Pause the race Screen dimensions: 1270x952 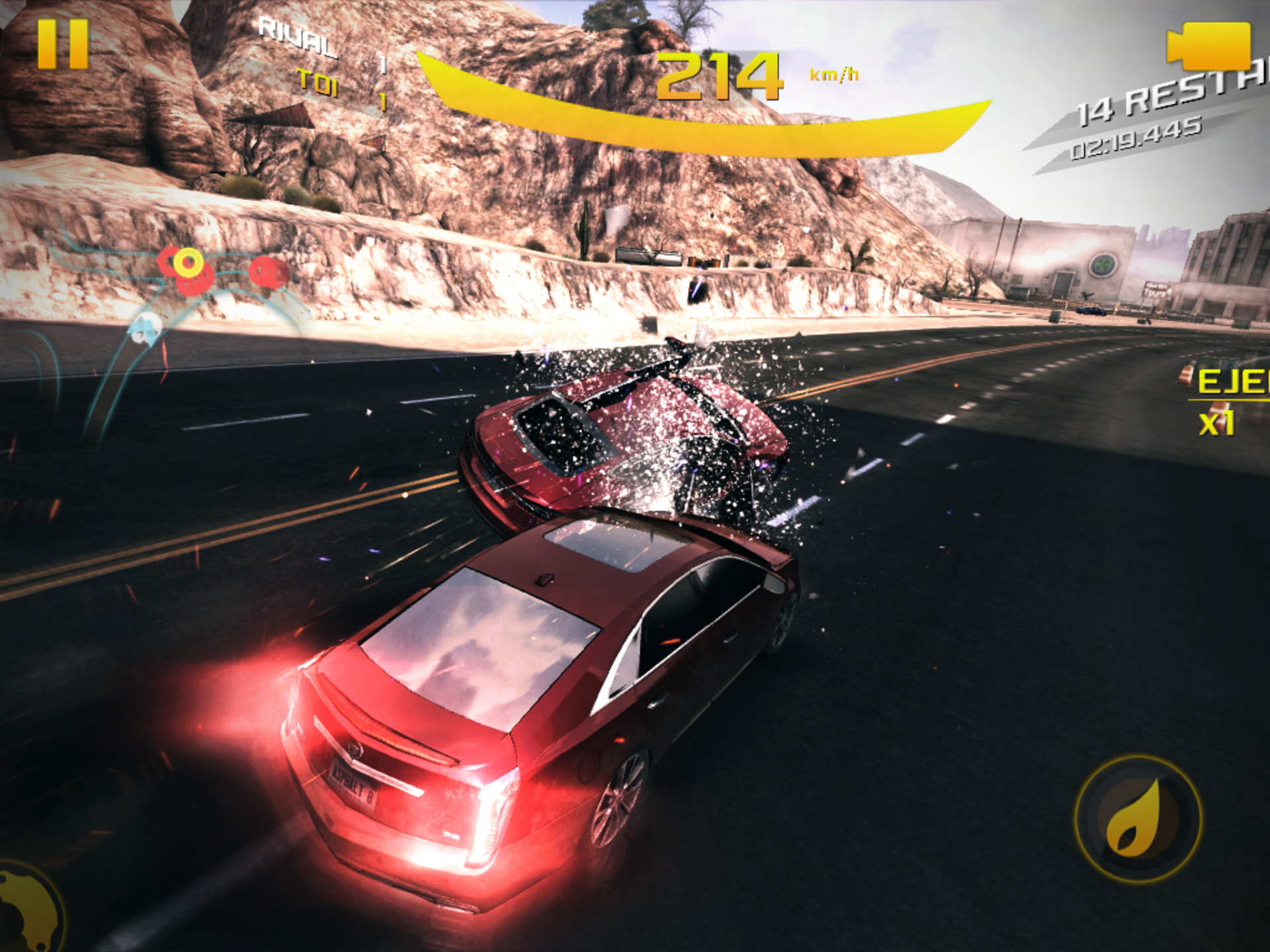click(x=63, y=44)
